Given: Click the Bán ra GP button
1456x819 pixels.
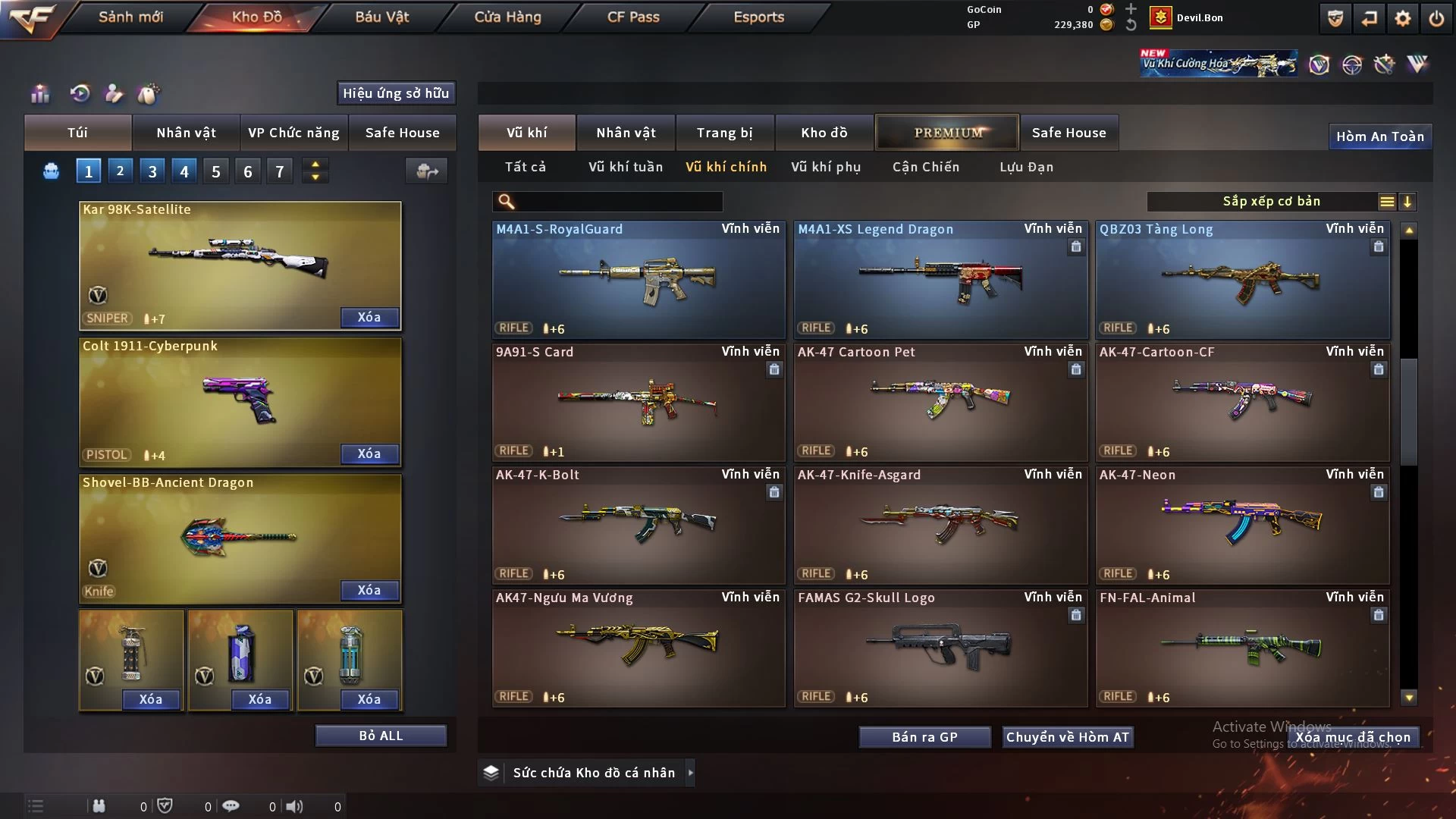Looking at the screenshot, I should tap(924, 737).
